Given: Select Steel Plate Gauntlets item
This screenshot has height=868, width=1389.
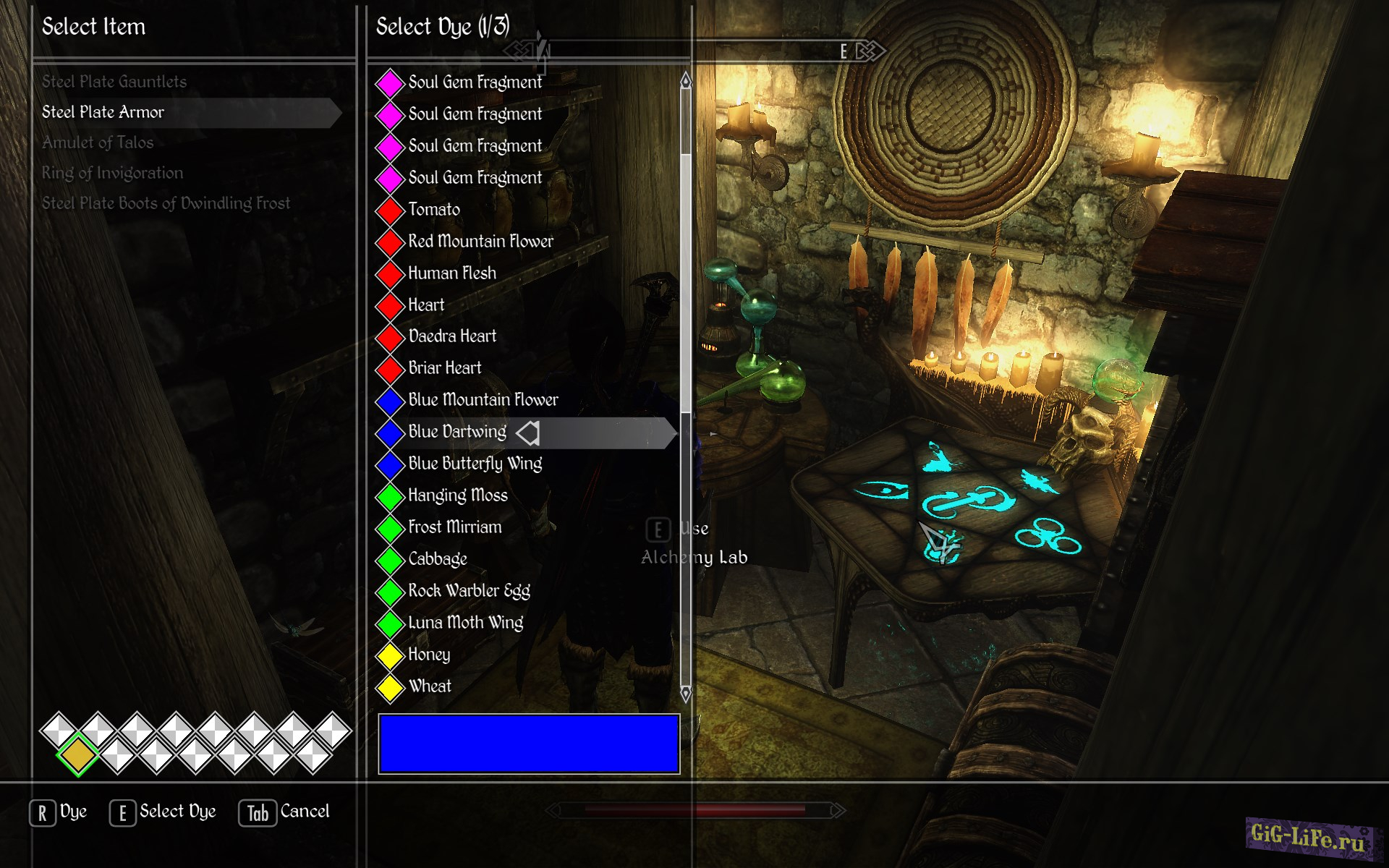Looking at the screenshot, I should (114, 82).
